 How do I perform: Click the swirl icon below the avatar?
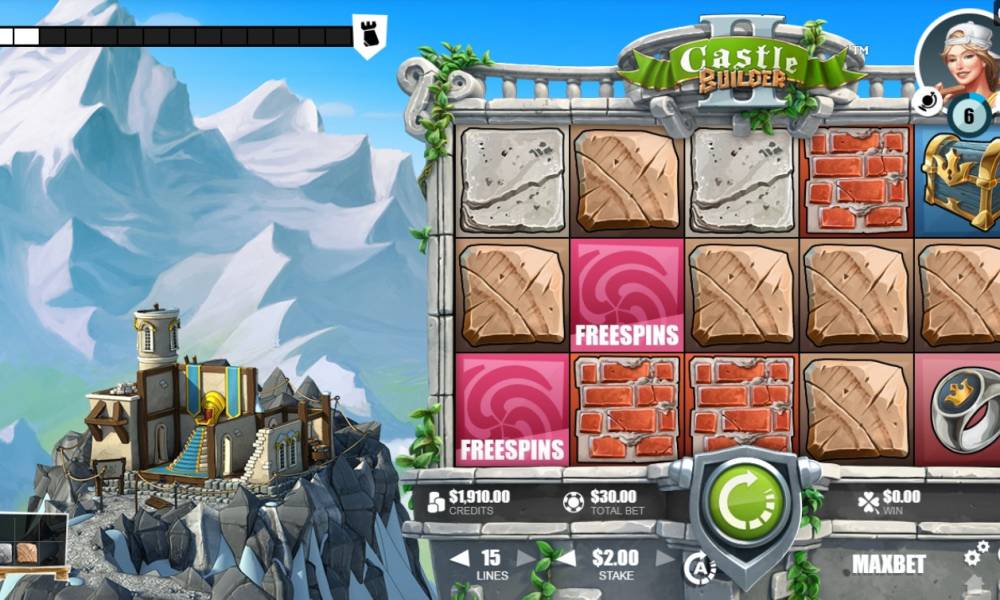coord(926,100)
